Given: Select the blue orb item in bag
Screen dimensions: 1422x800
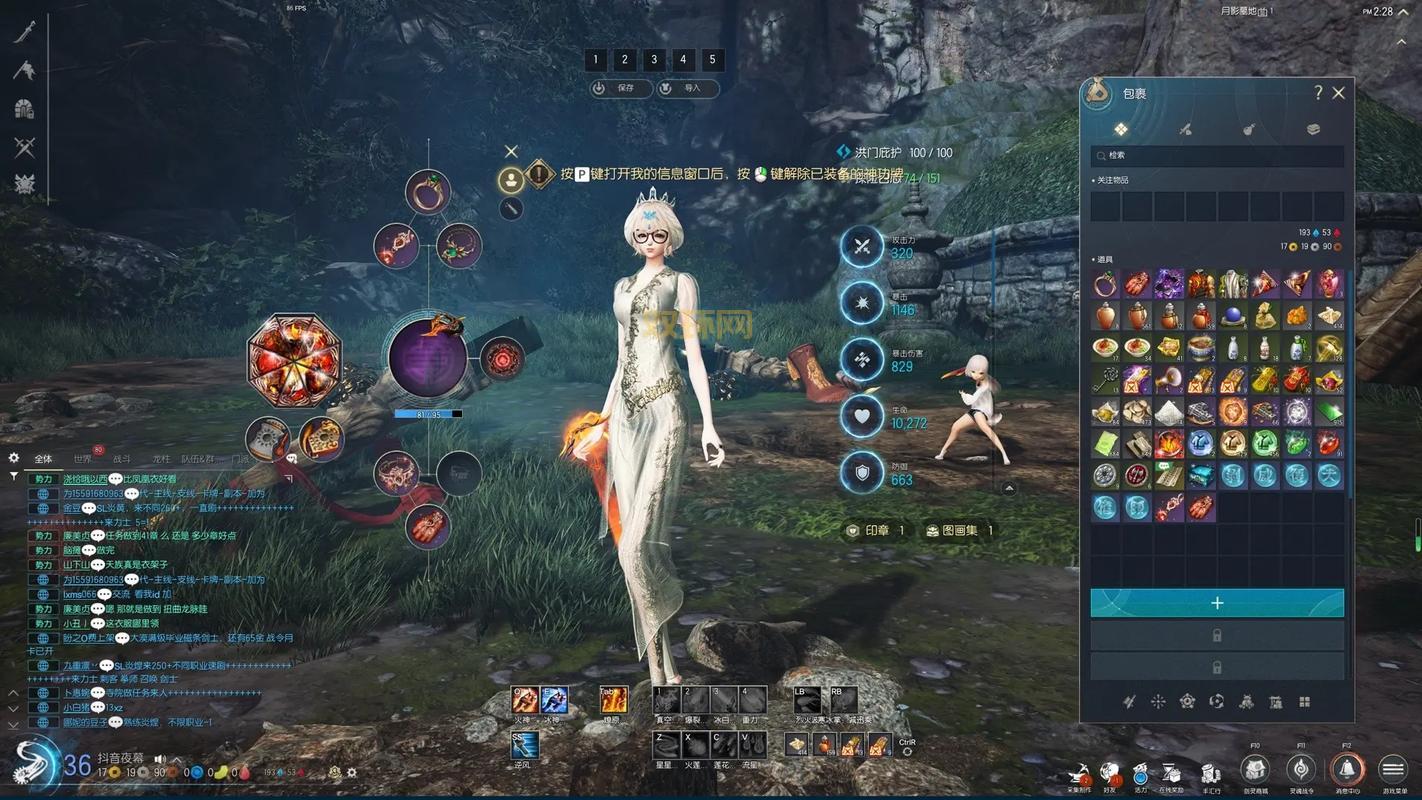Looking at the screenshot, I should click(1233, 316).
